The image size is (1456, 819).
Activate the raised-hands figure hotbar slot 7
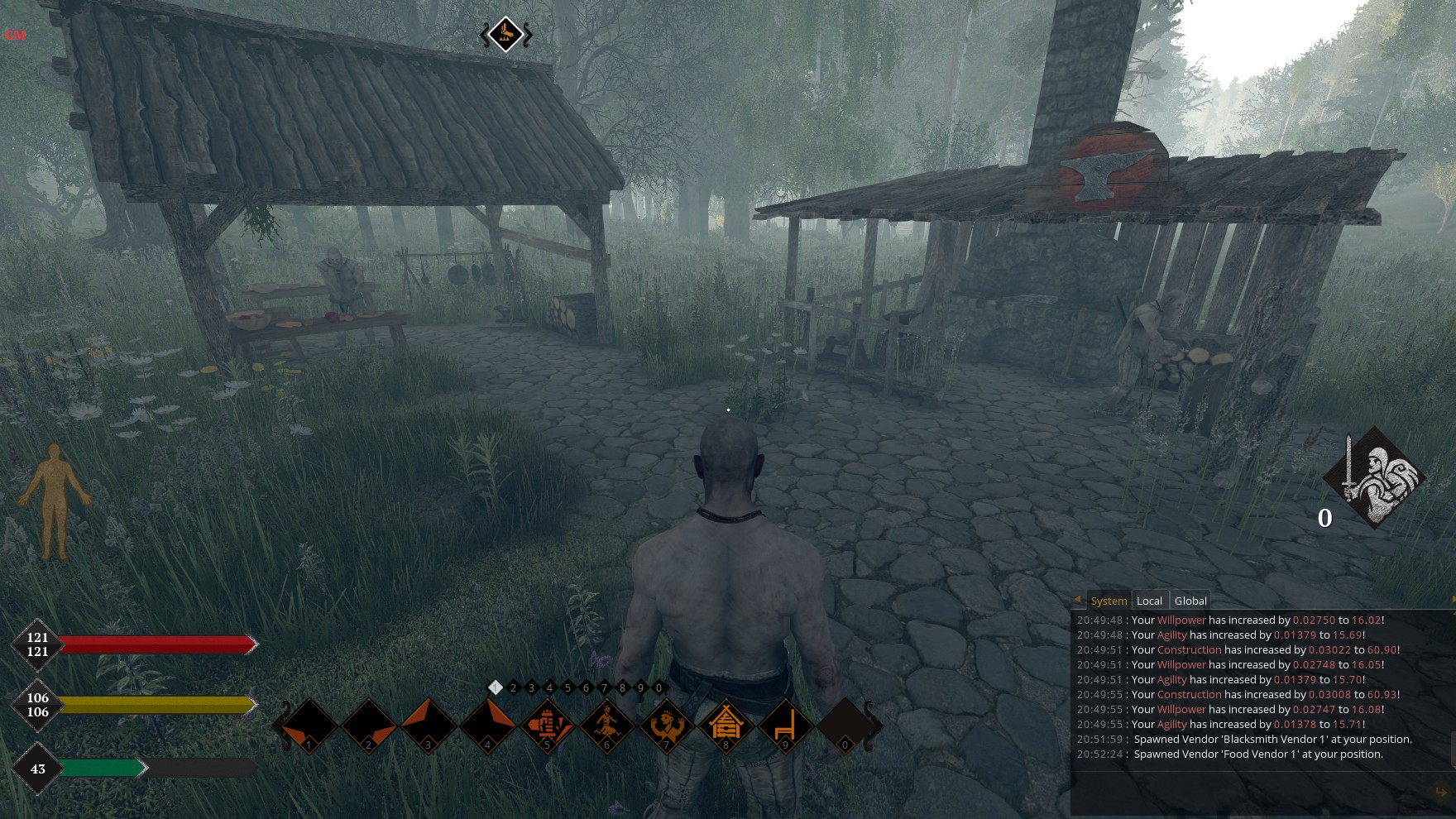[666, 726]
